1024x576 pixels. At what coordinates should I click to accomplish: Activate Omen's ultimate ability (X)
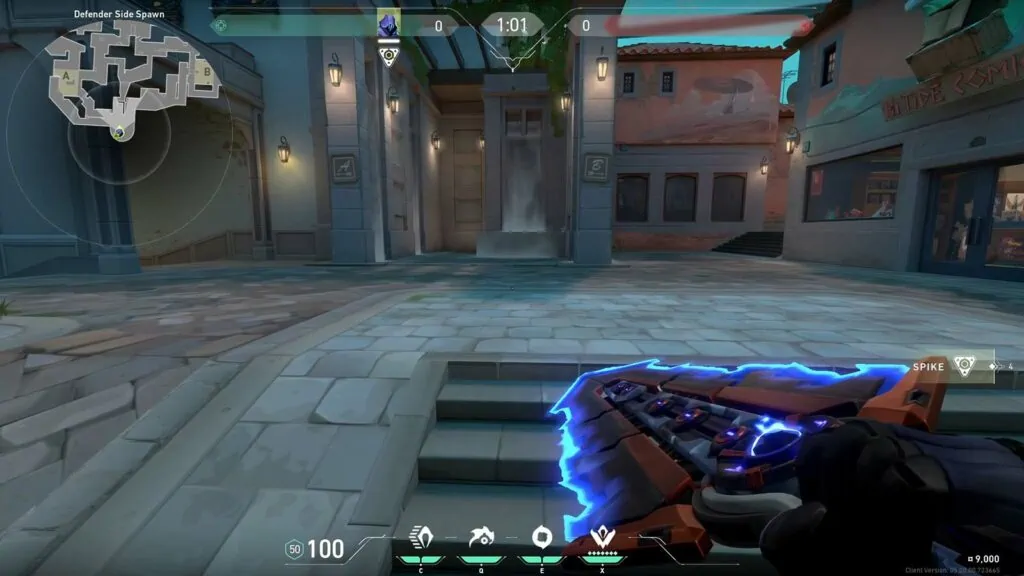point(602,537)
